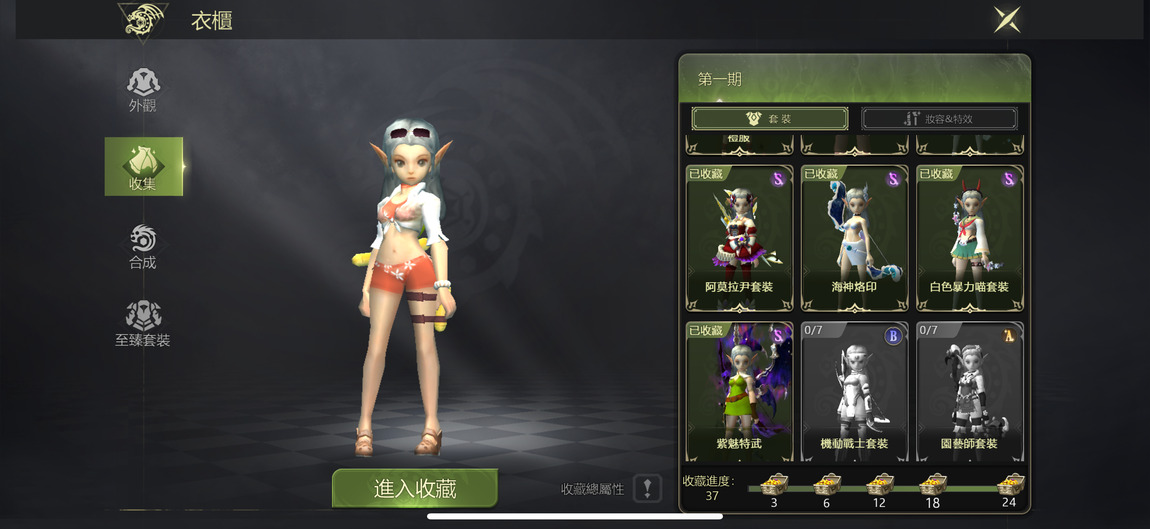1150x529 pixels.
Task: Pick the 紫魅特武 costume card
Action: pos(739,392)
